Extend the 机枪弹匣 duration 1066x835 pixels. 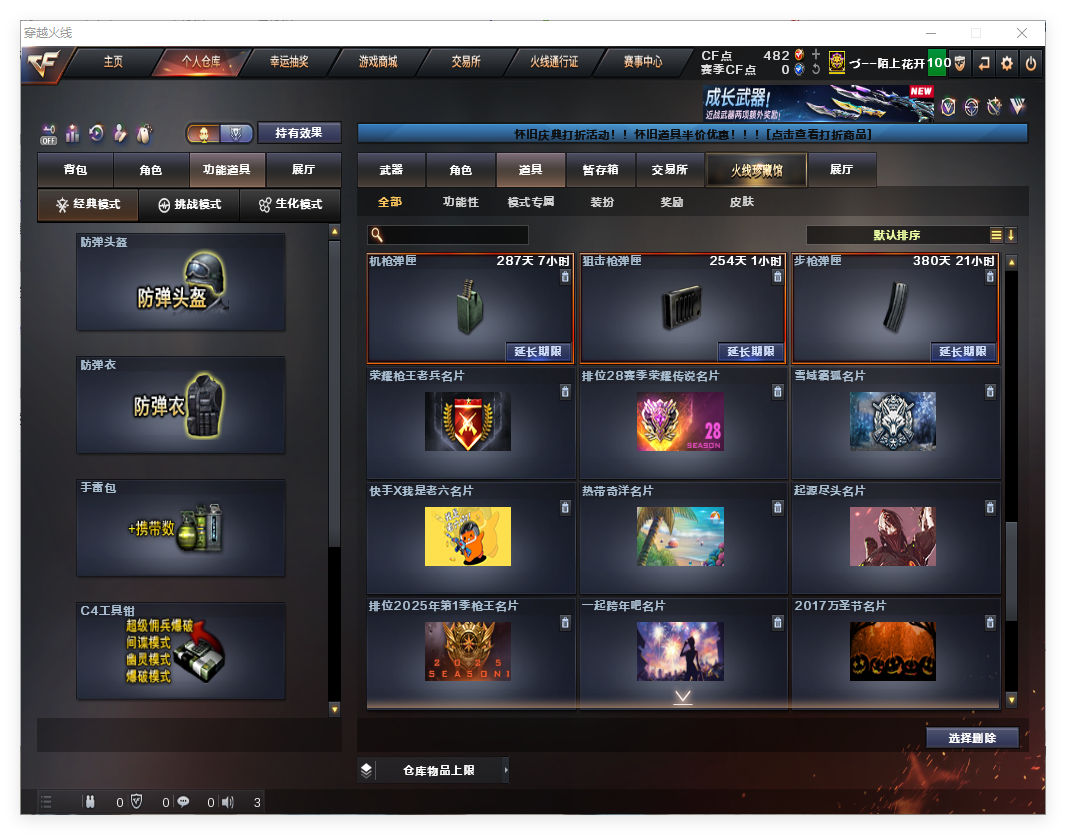tap(538, 352)
